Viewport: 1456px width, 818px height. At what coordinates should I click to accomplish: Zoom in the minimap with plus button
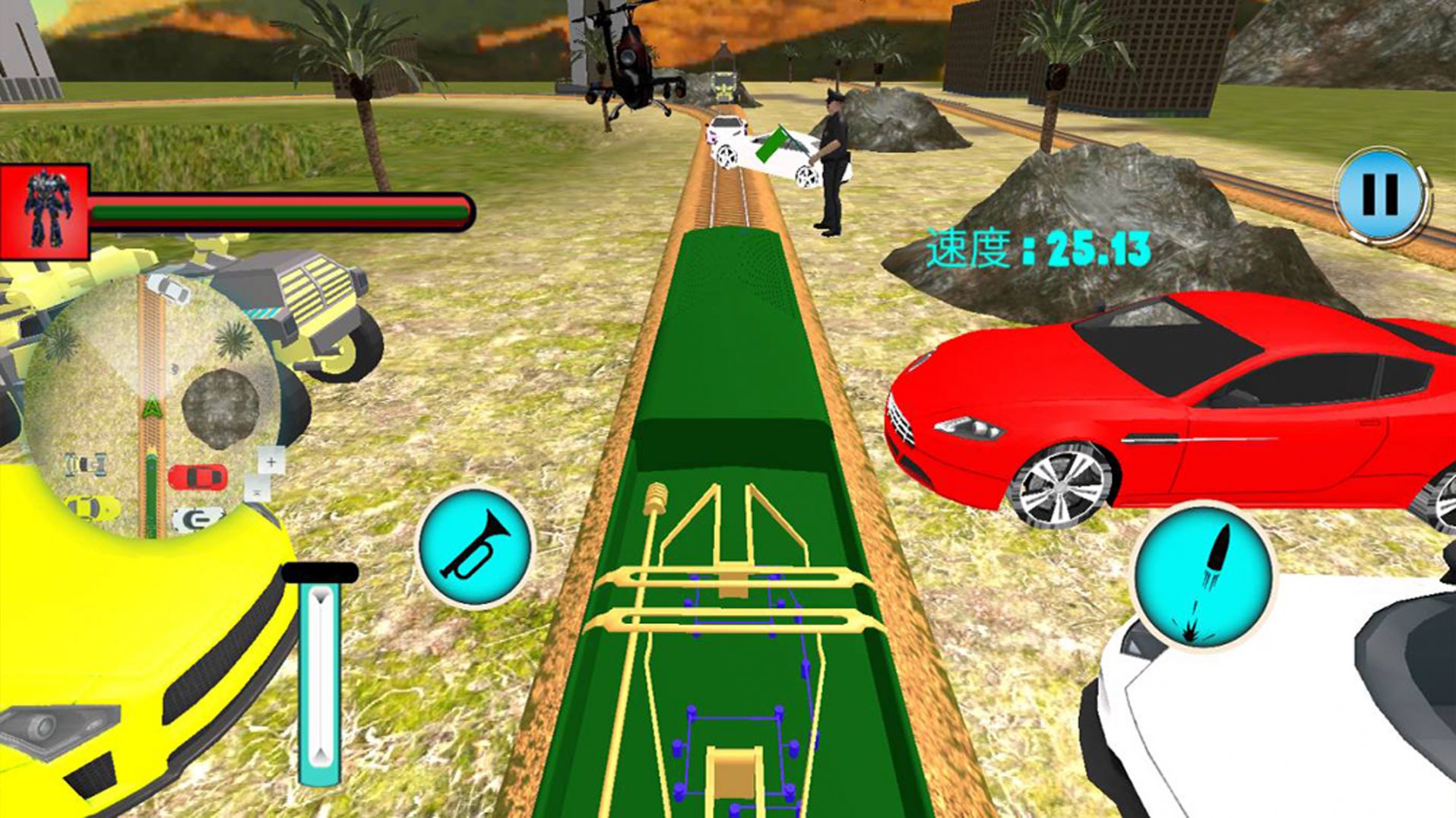pos(271,461)
